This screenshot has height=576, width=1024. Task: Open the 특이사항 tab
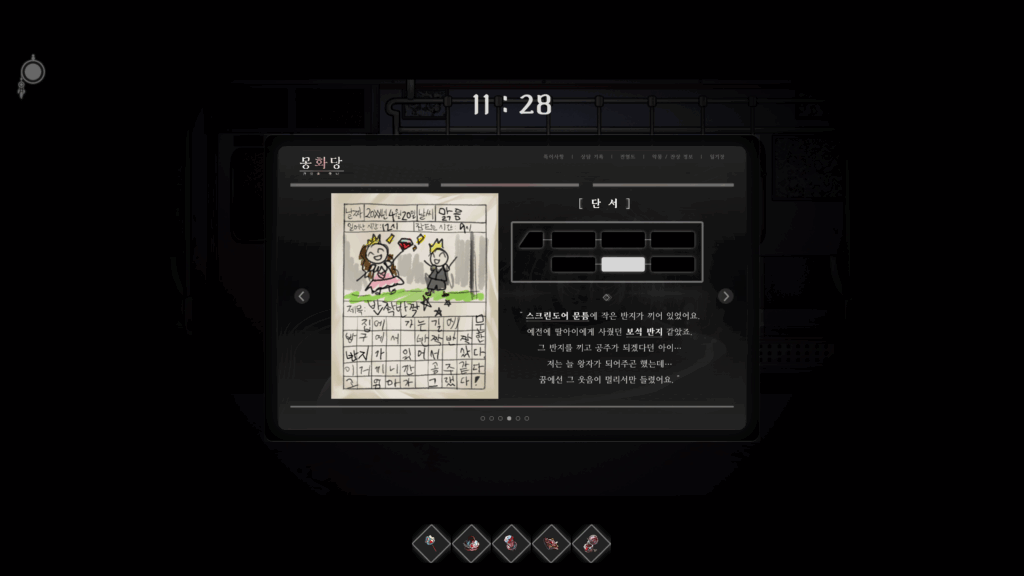[x=554, y=157]
